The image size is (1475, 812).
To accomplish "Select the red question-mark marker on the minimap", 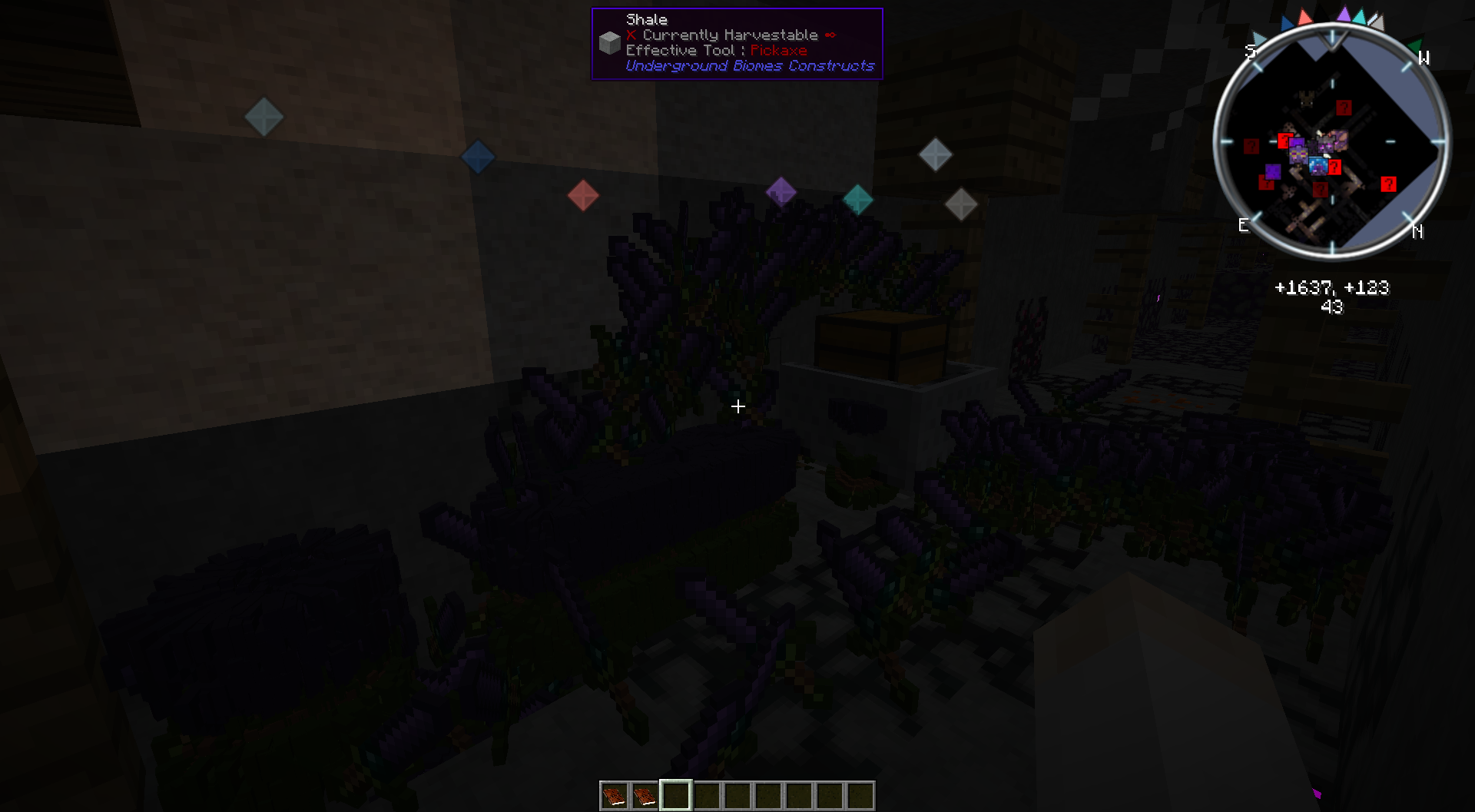I will (1390, 183).
